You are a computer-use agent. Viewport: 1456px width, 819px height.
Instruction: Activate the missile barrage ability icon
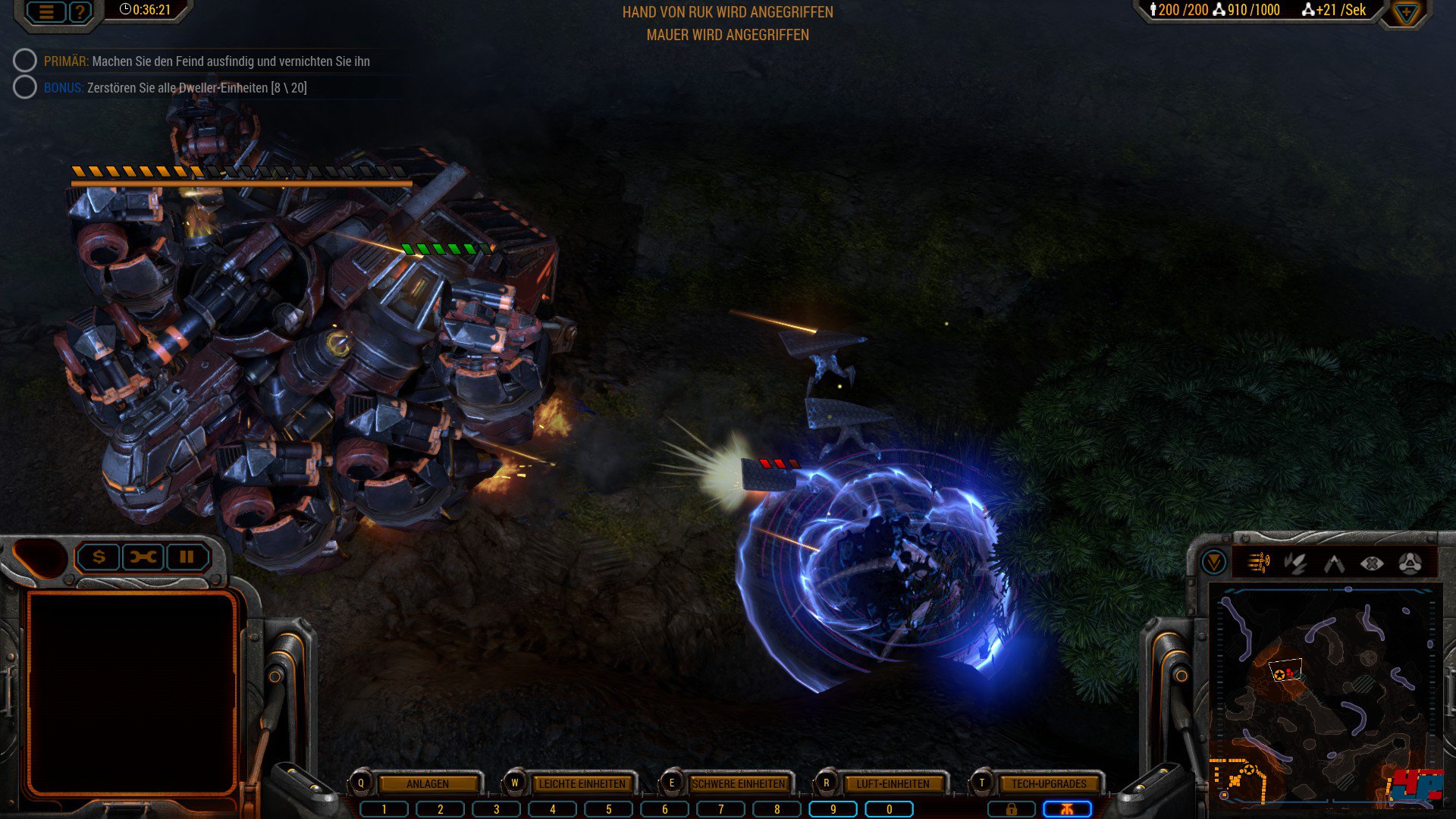(1259, 563)
